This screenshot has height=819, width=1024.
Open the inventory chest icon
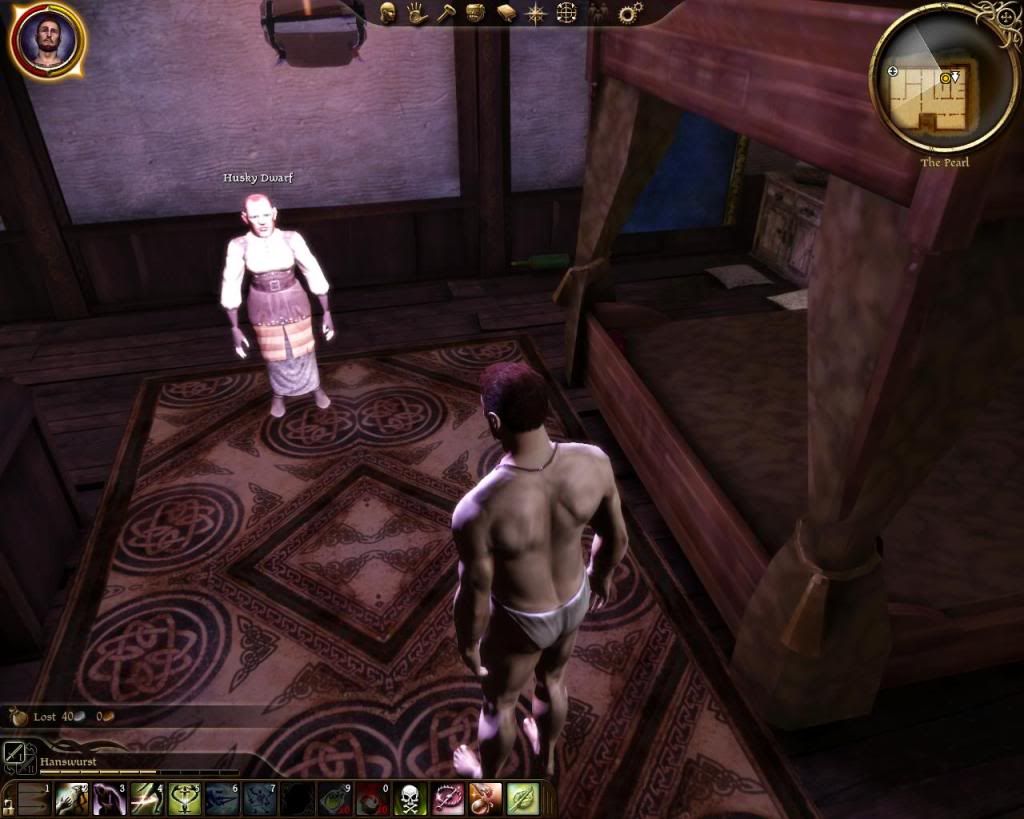tap(476, 13)
